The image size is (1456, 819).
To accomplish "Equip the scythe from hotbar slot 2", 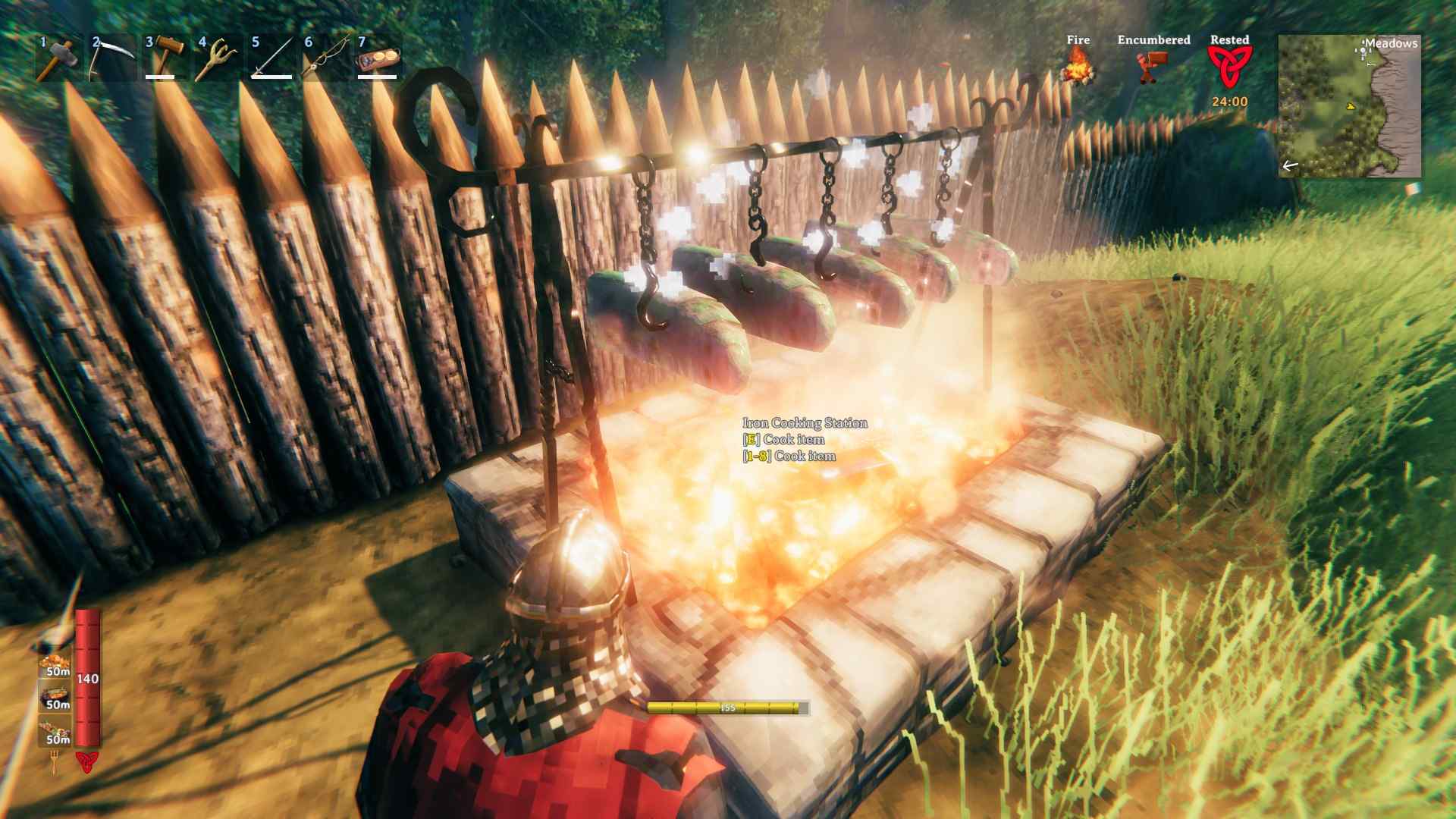I will pos(111,58).
